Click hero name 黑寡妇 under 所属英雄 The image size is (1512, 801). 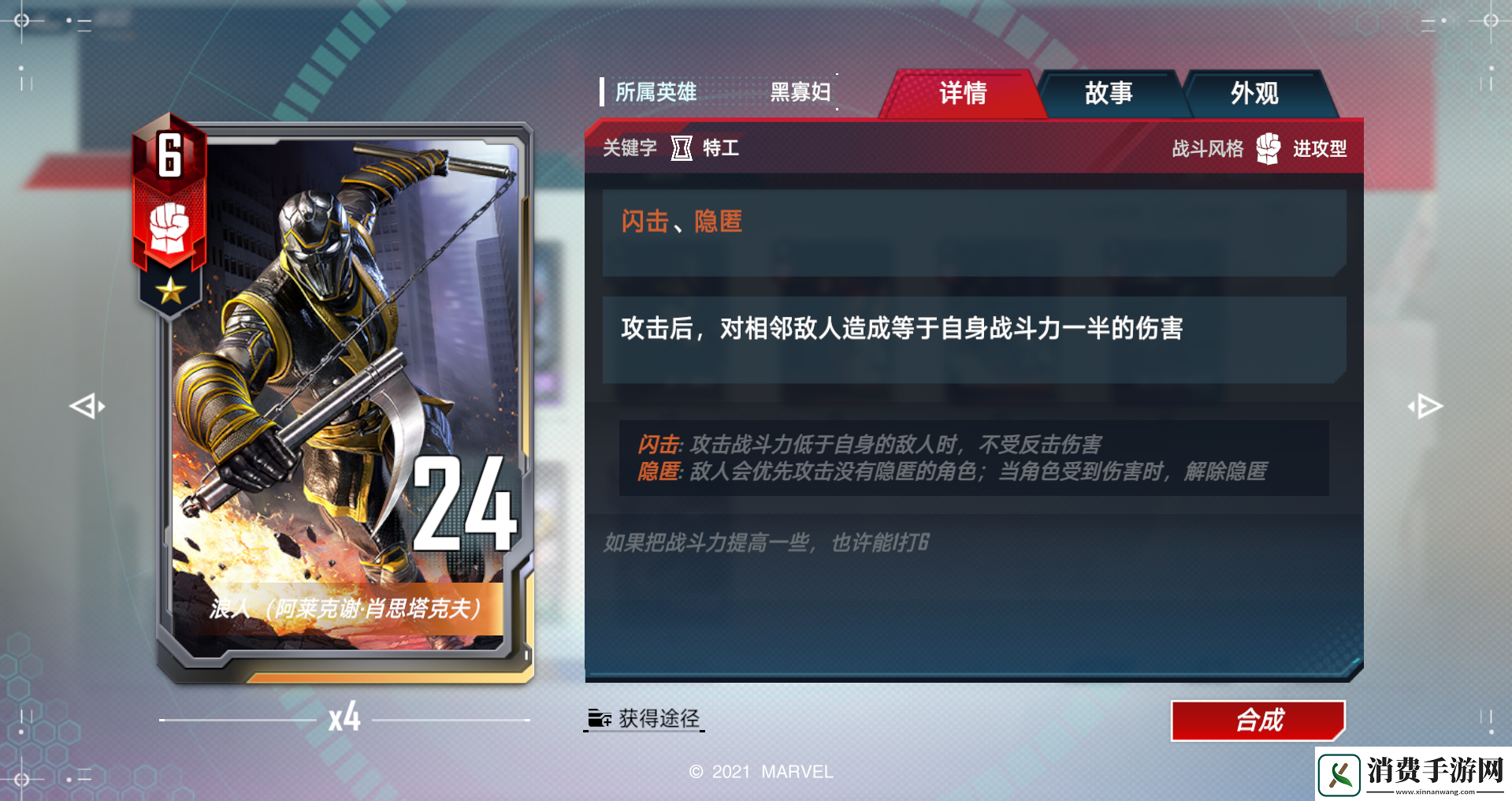pyautogui.click(x=799, y=92)
